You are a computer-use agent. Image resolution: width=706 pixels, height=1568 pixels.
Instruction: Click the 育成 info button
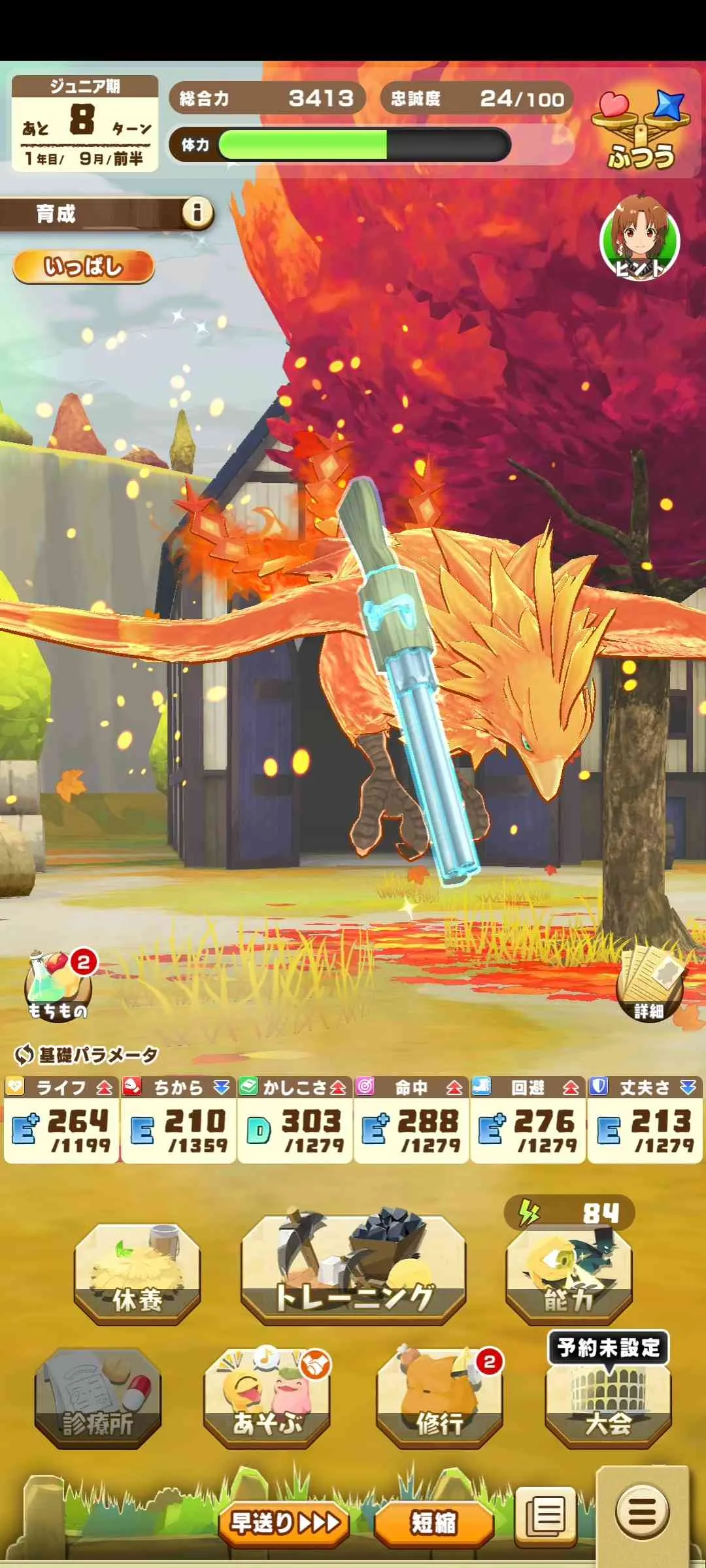[x=197, y=212]
